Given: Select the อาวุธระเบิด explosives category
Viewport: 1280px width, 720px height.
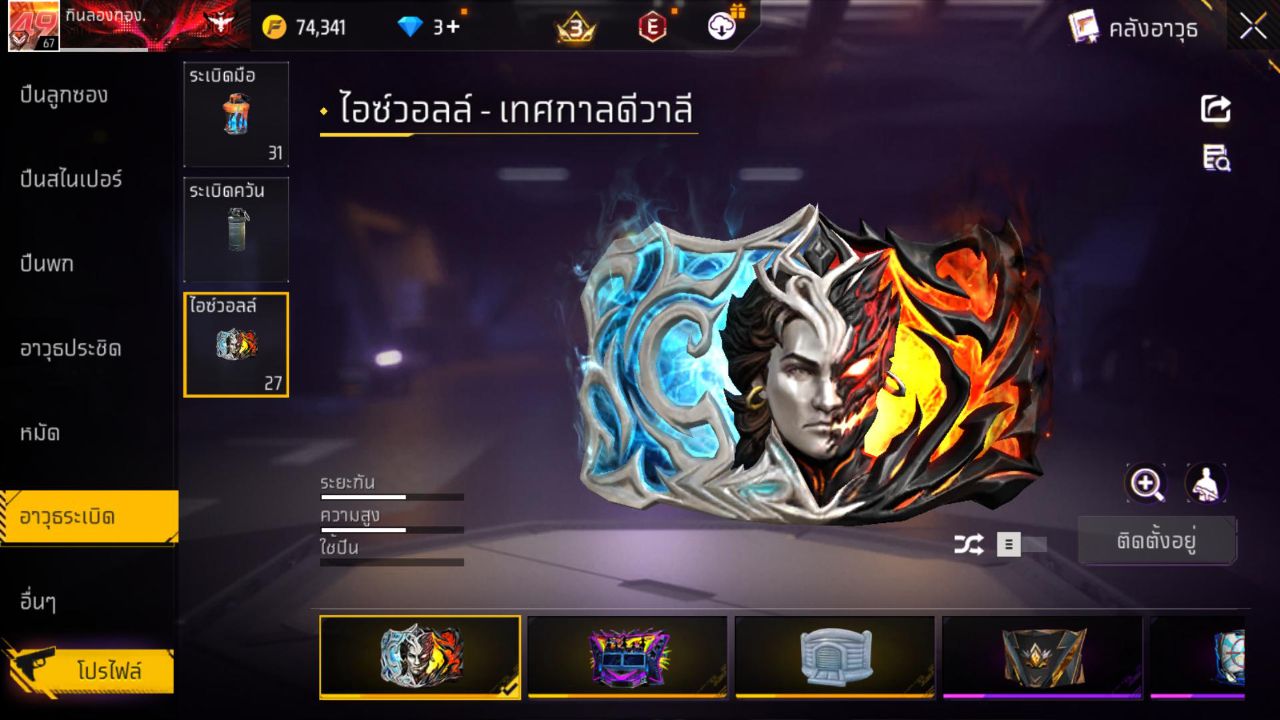Looking at the screenshot, I should 68,517.
